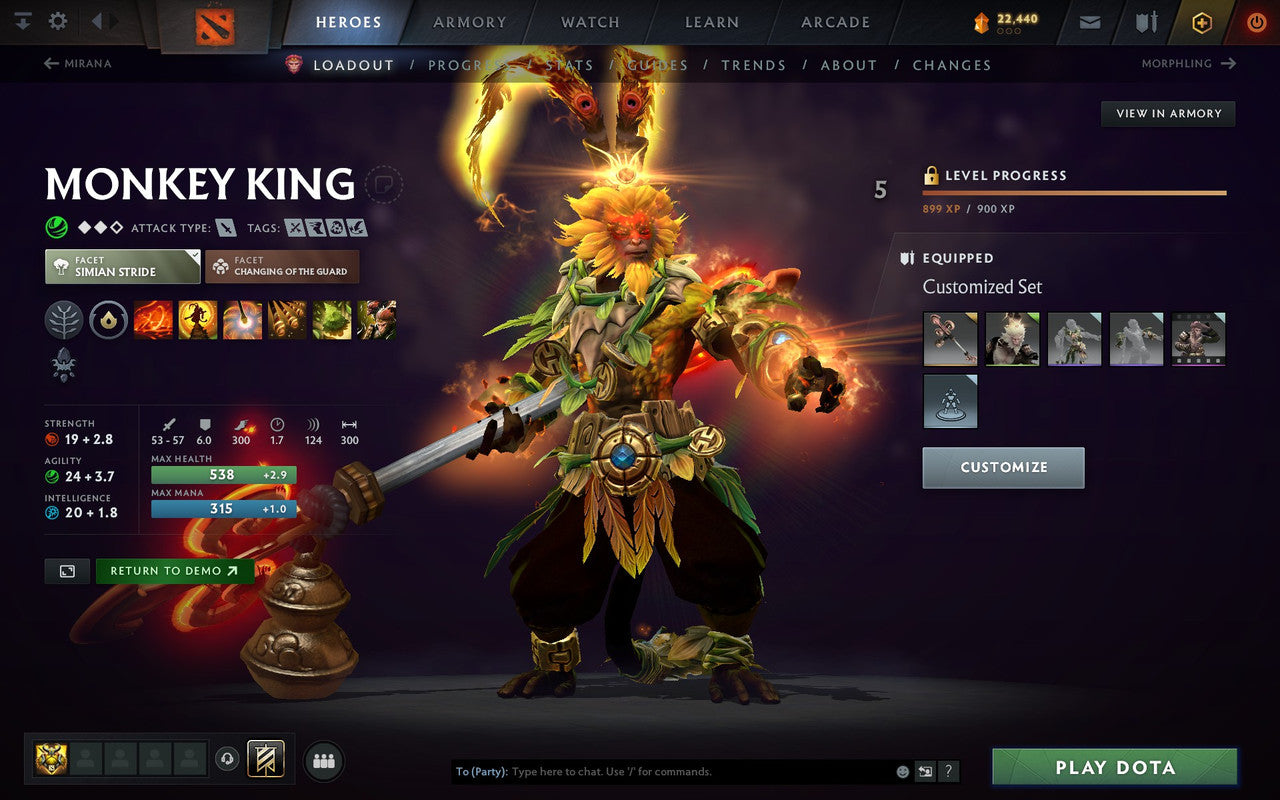Click the settings gear icon
This screenshot has height=800, width=1280.
coord(57,20)
